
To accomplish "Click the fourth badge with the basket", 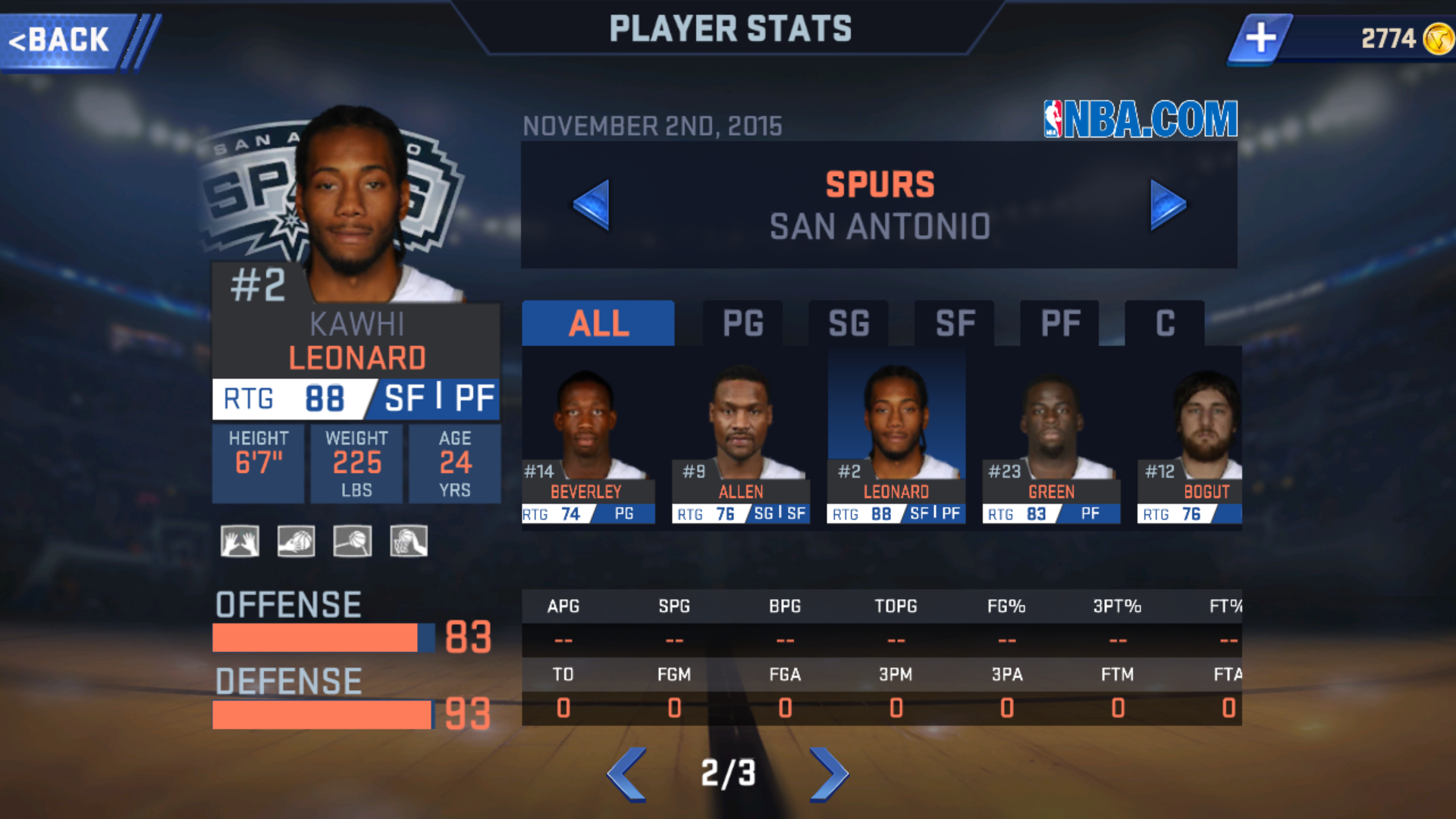I will coord(409,541).
